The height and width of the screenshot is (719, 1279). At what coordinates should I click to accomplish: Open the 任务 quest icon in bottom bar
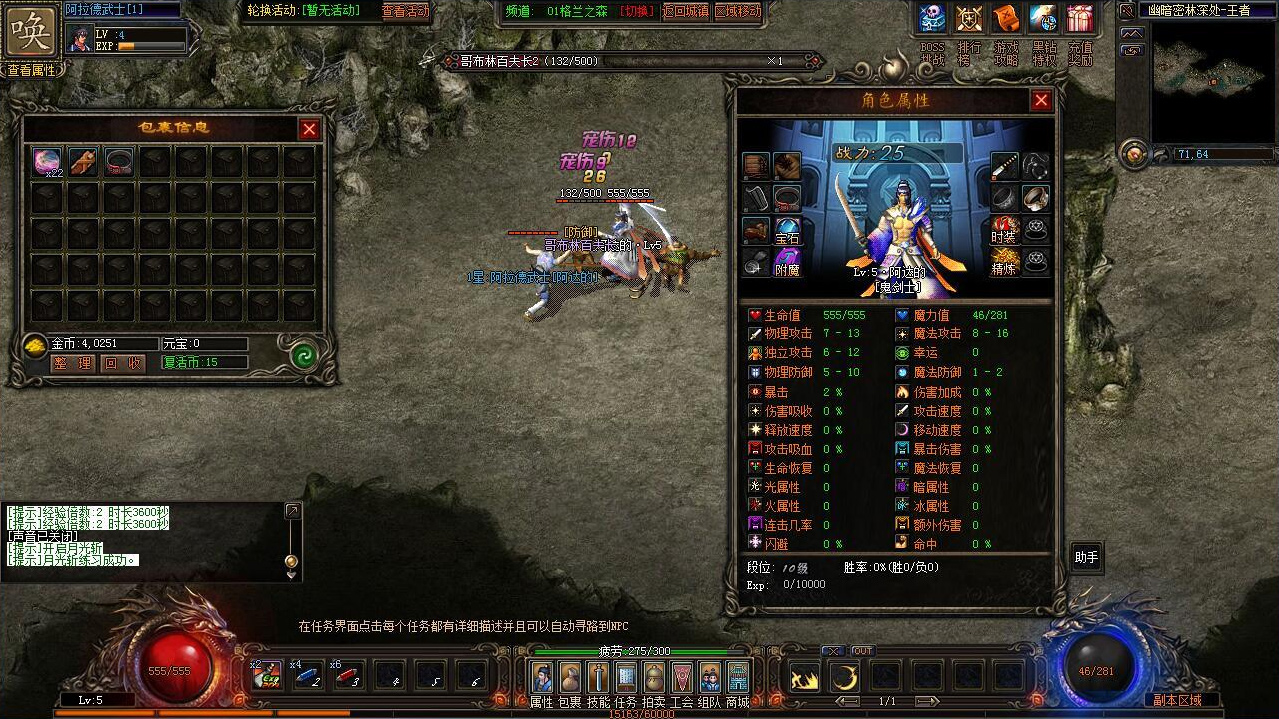[626, 677]
